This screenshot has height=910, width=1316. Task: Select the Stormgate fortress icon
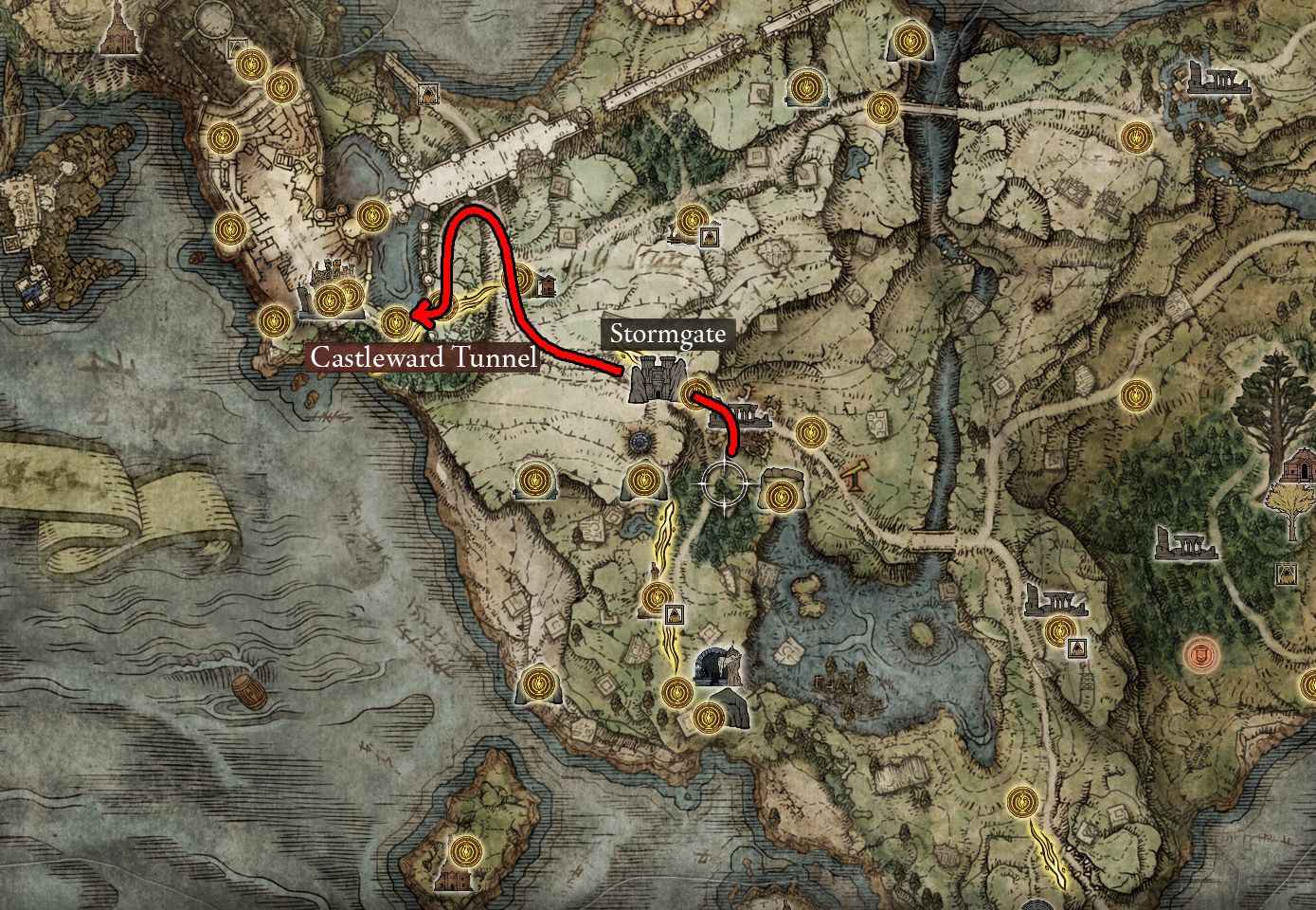point(654,379)
